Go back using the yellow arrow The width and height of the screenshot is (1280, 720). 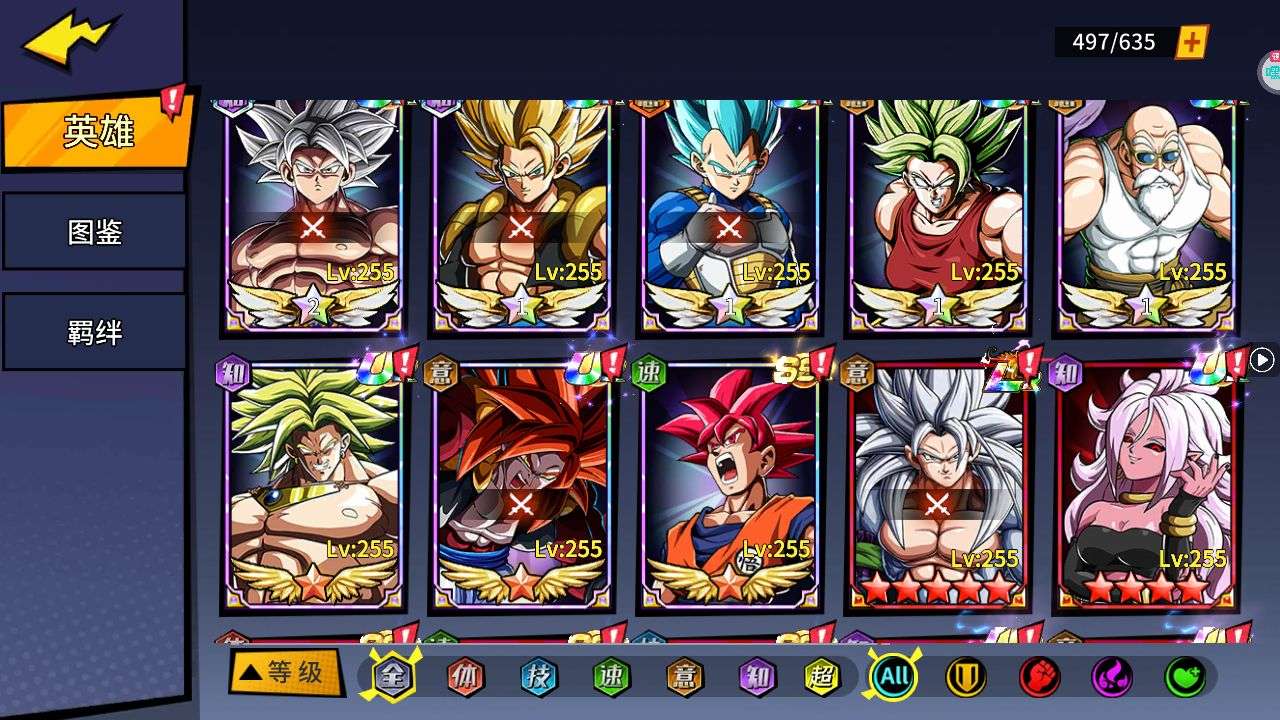pos(70,41)
